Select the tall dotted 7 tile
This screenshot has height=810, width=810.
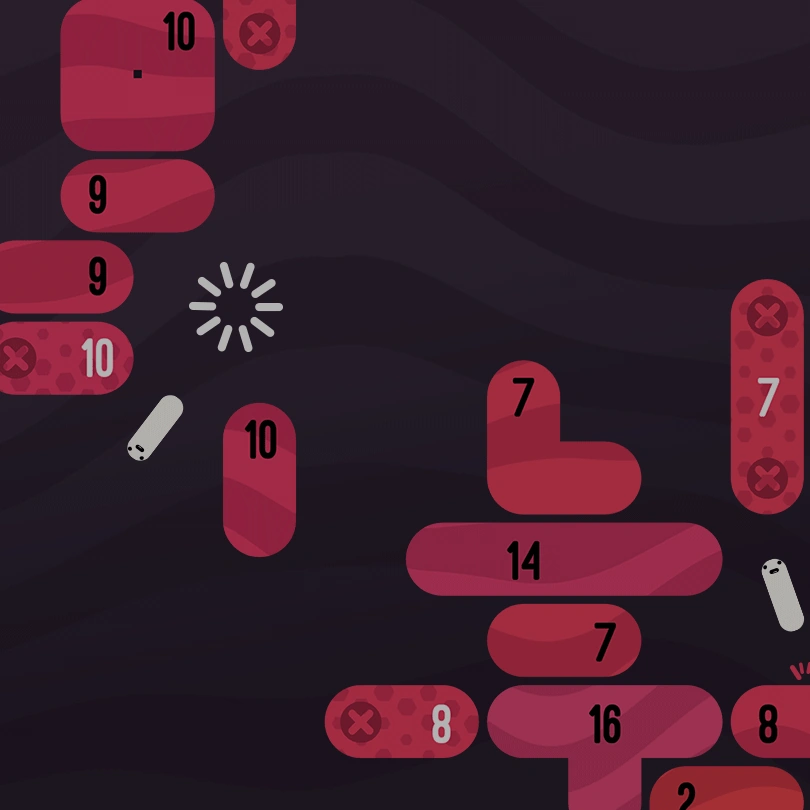coord(767,397)
